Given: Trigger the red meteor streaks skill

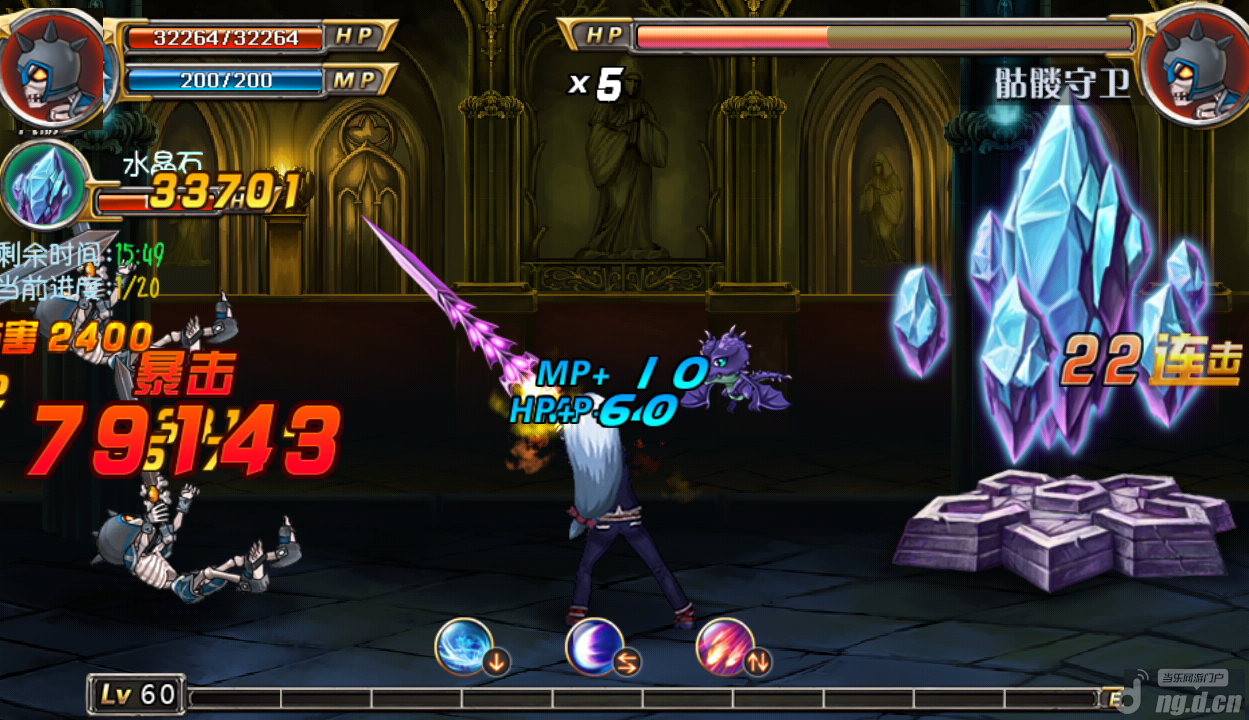Looking at the screenshot, I should tap(725, 647).
